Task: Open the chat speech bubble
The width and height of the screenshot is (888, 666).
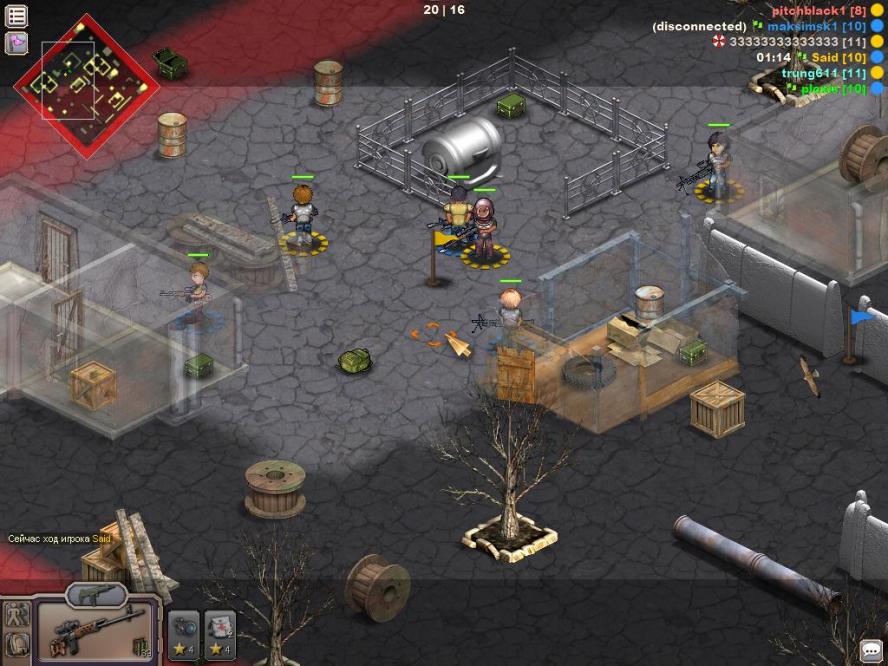Action: point(871,649)
